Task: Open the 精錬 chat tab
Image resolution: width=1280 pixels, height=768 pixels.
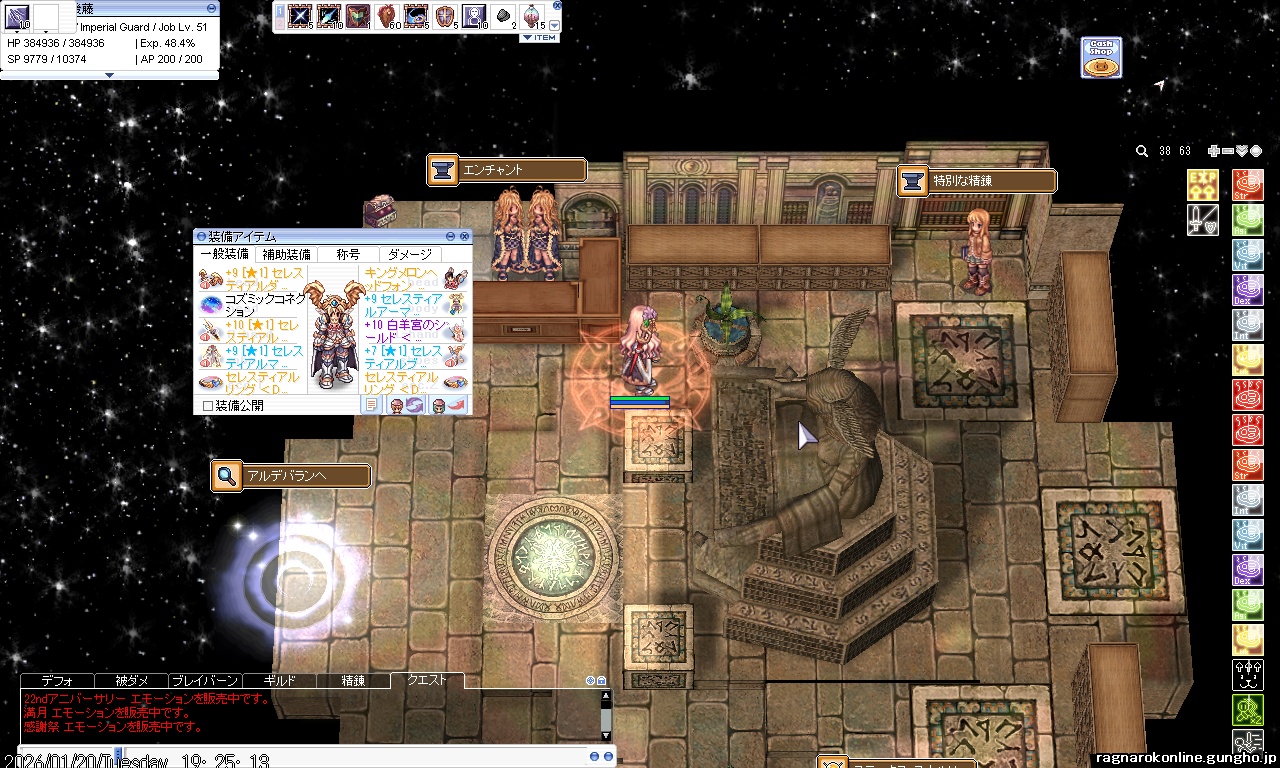Action: [x=353, y=681]
